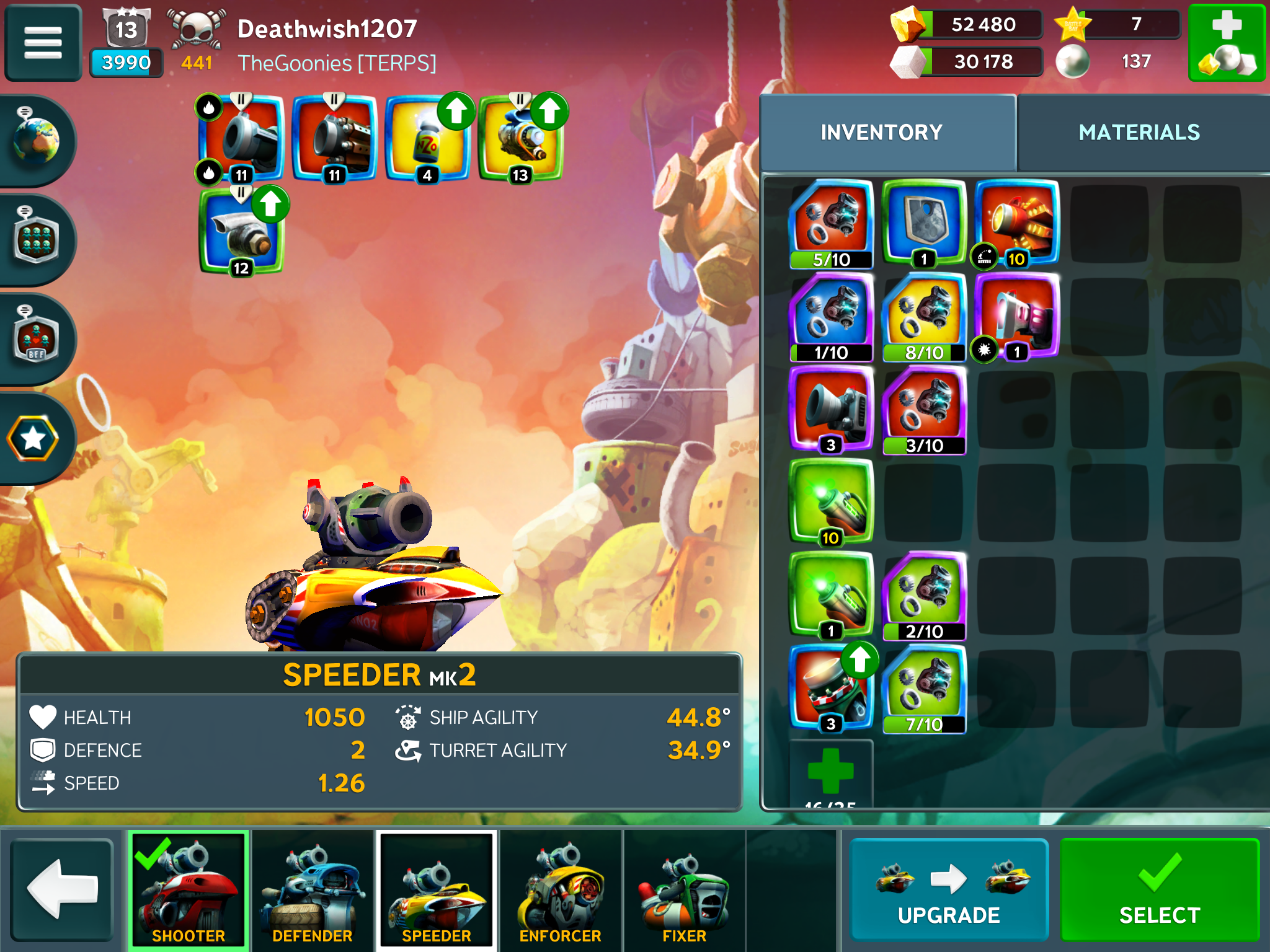Select the Inventory tab
Viewport: 1270px width, 952px height.
pyautogui.click(x=881, y=132)
